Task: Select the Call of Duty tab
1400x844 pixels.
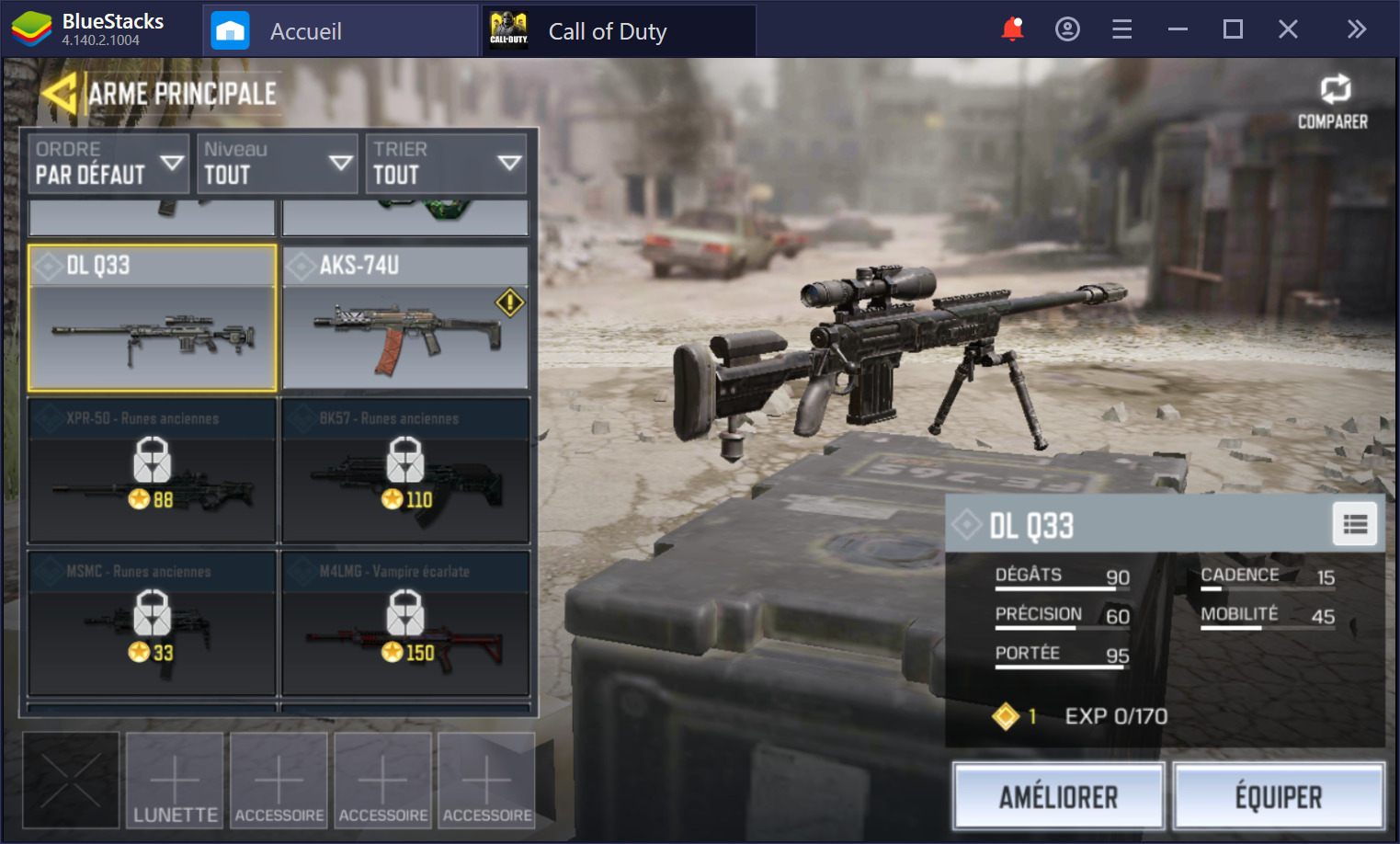Action: click(x=607, y=30)
